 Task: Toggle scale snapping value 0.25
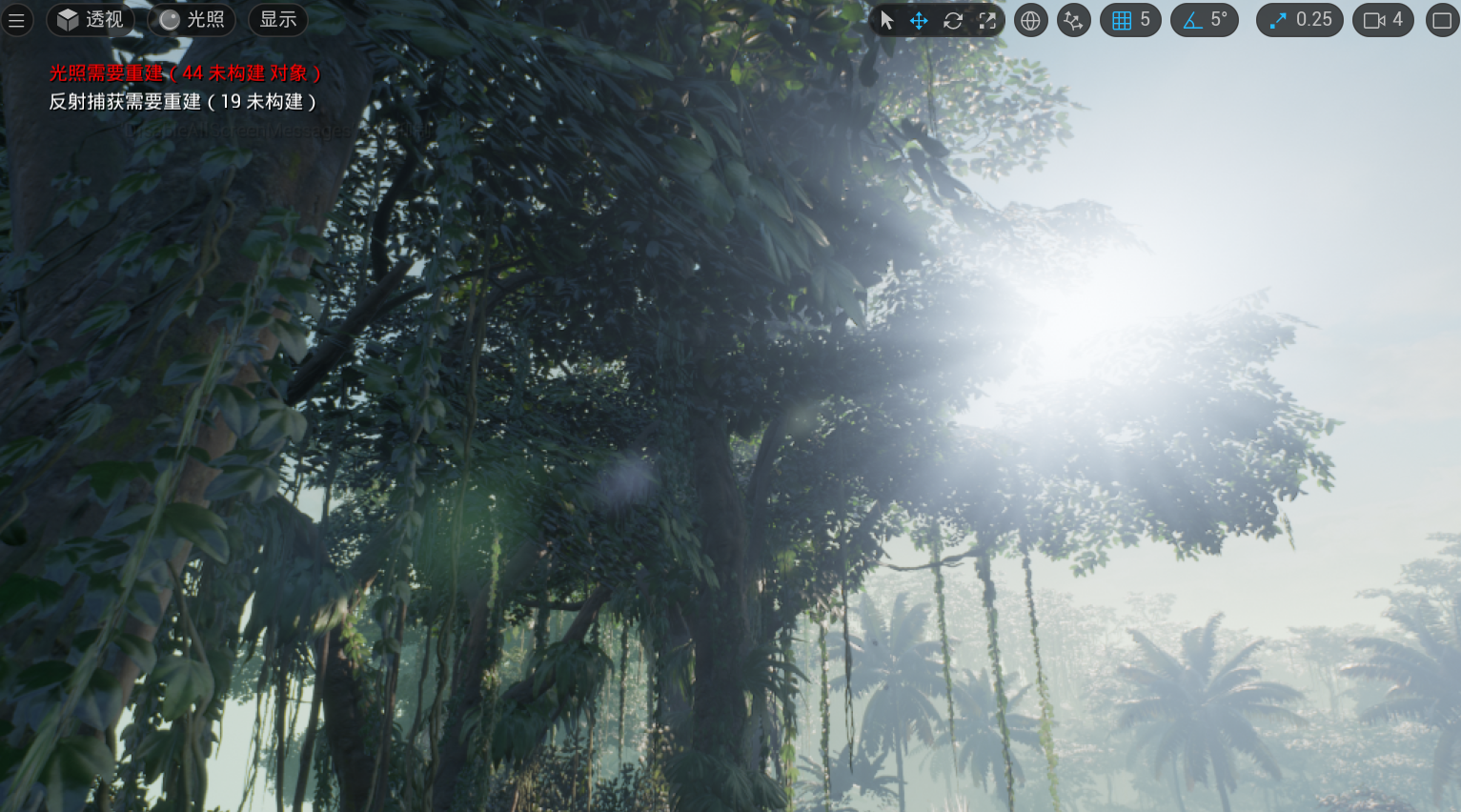click(x=1300, y=20)
